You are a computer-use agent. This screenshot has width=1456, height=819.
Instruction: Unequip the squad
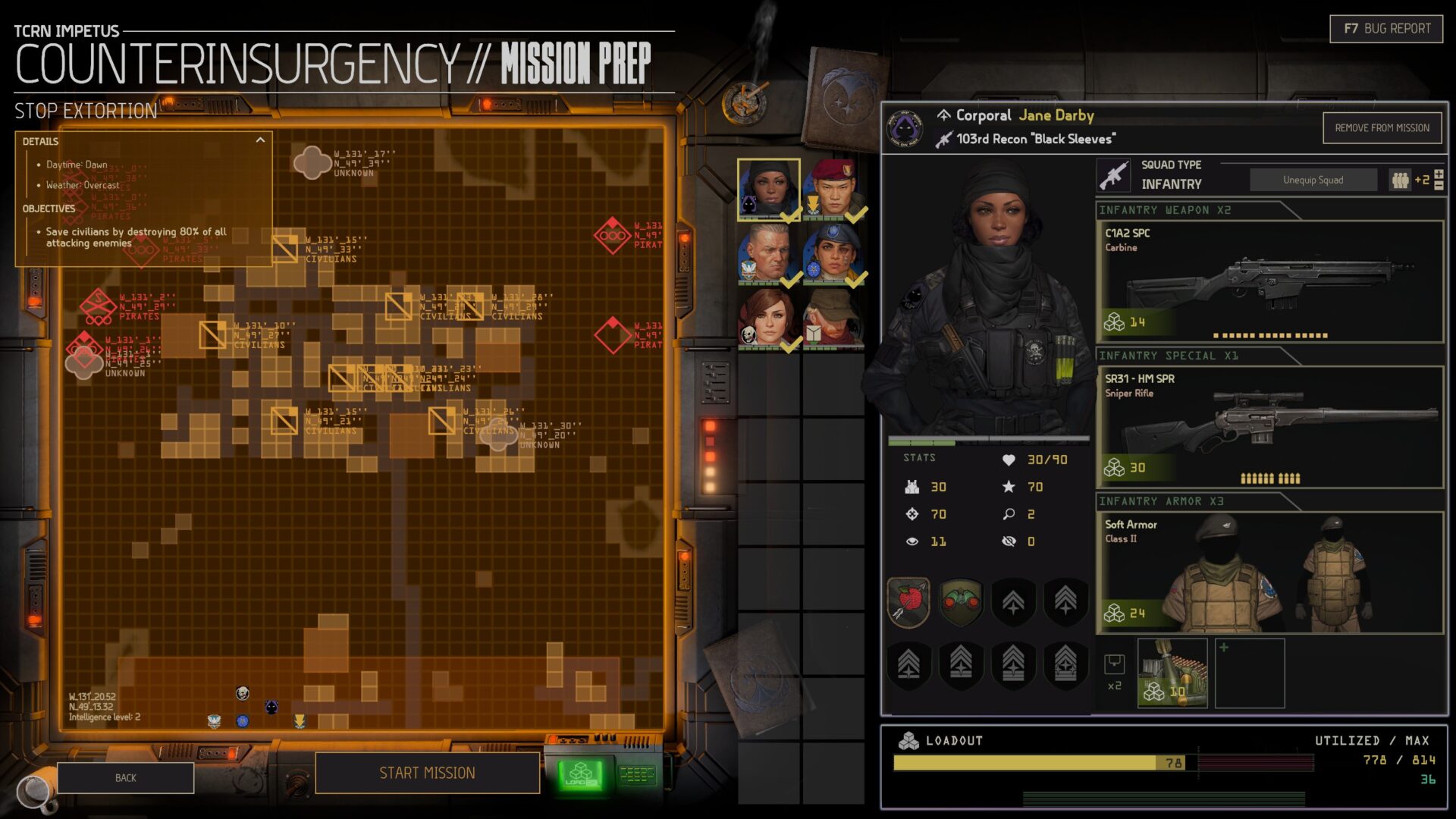coord(1313,180)
